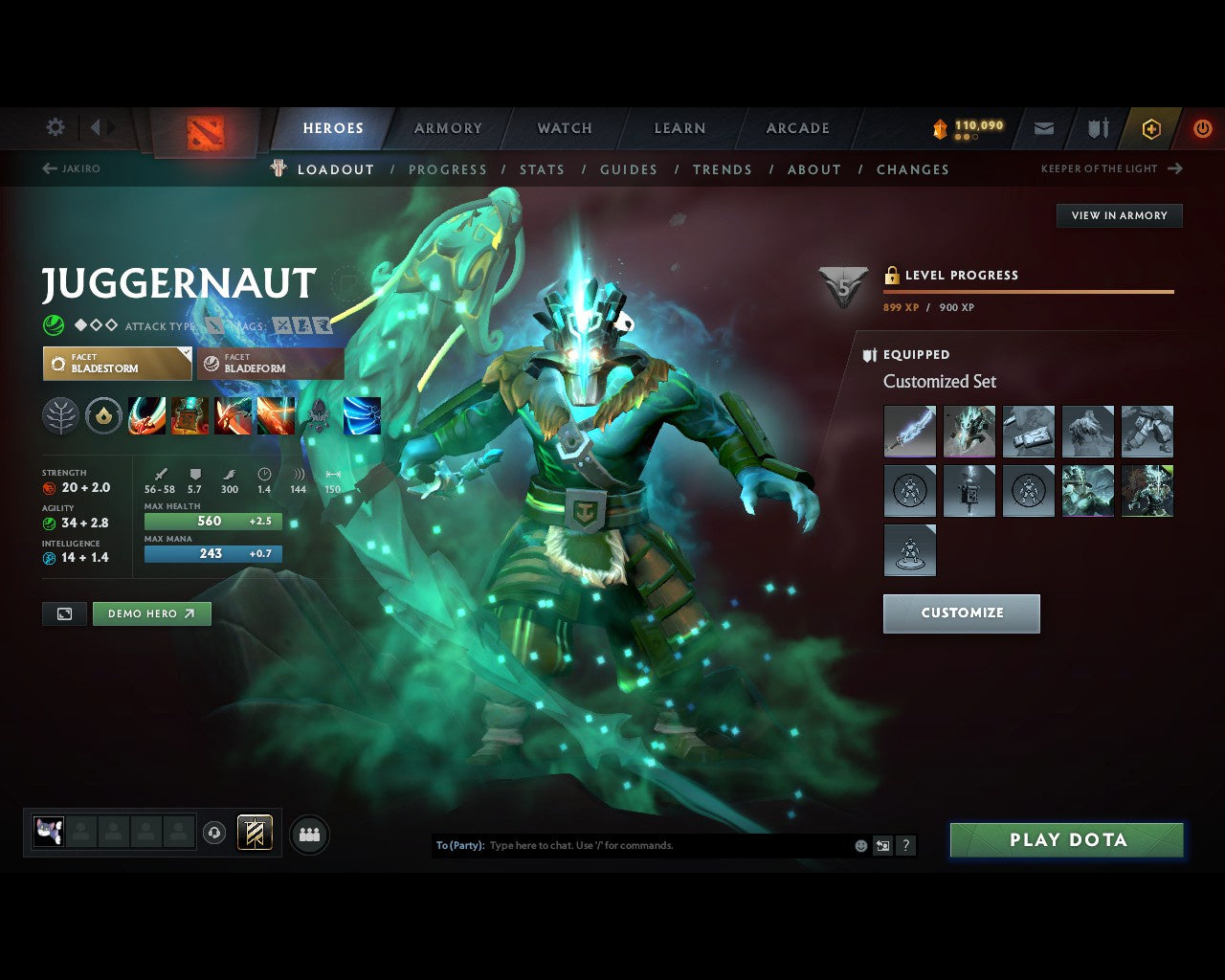Viewport: 1225px width, 980px height.
Task: Click the innate ability tree icon
Action: [60, 415]
